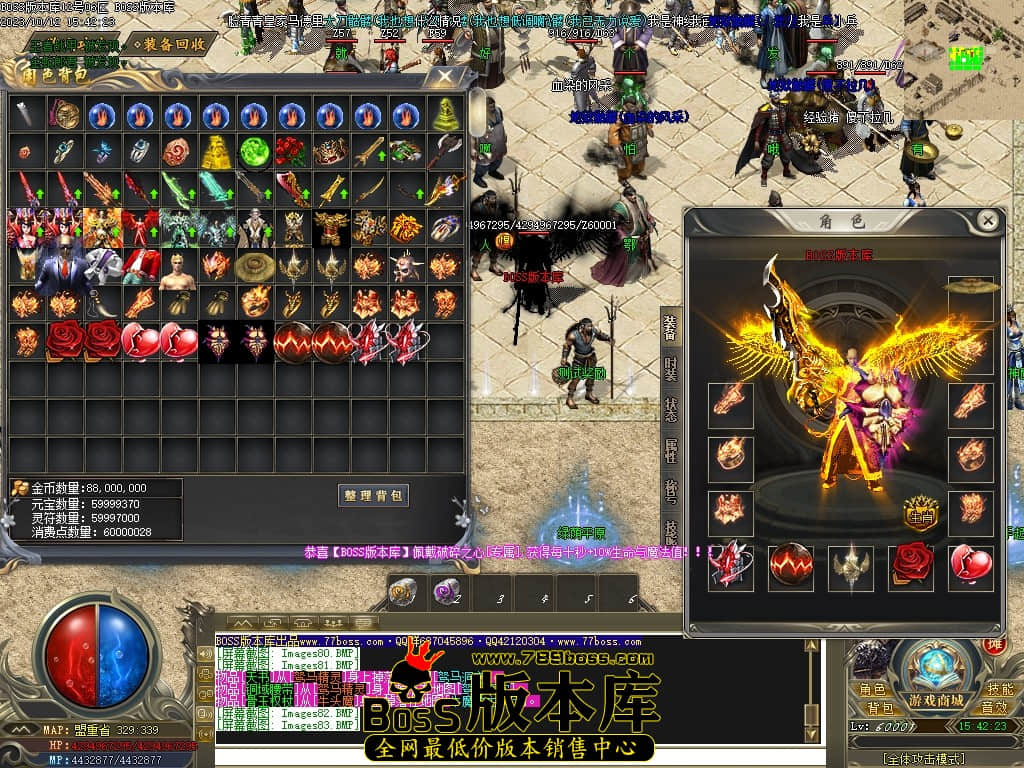Close the inventory bag window
Viewport: 1024px width, 768px height.
tap(444, 76)
